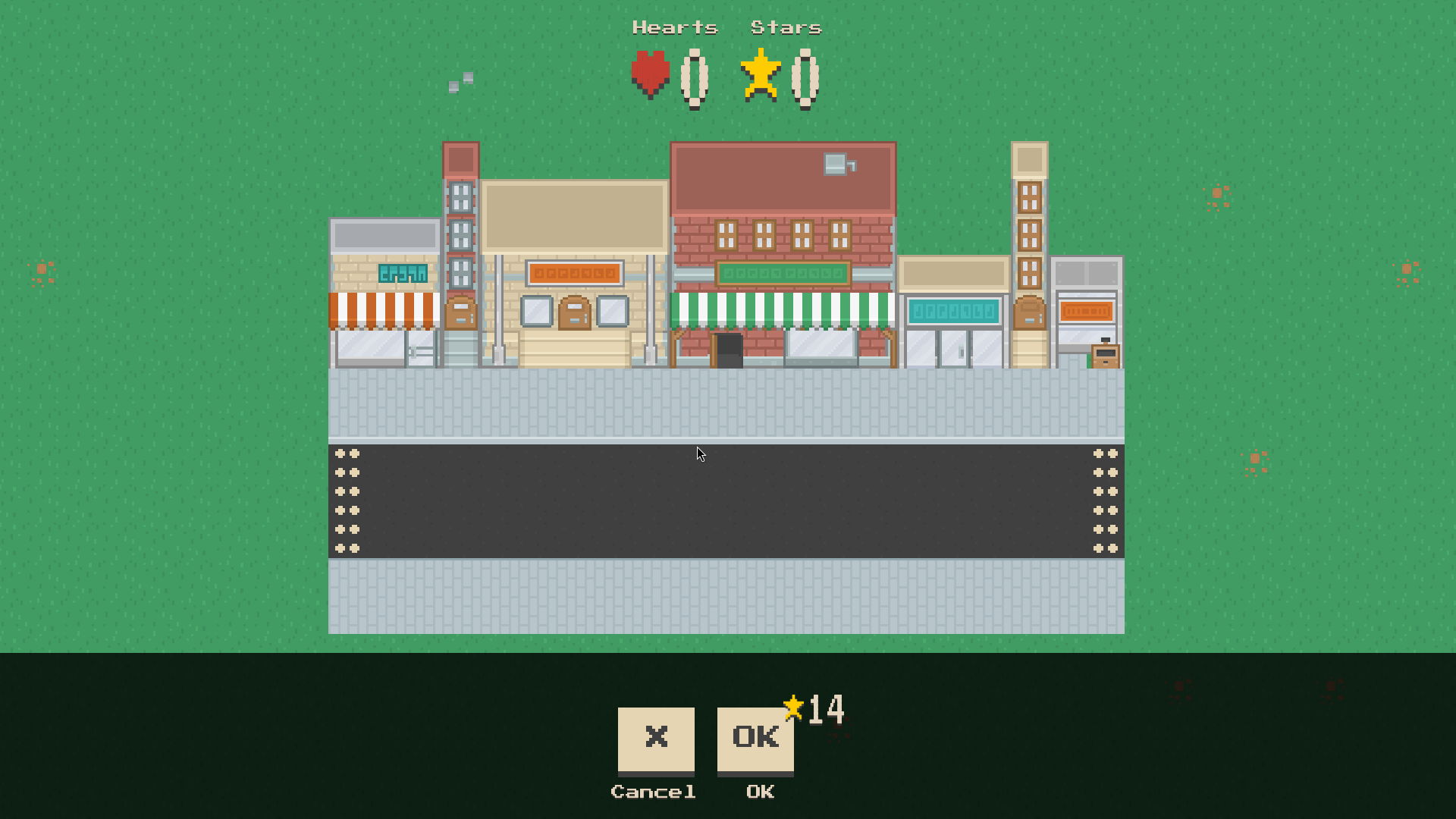1456x819 pixels.
Task: Click the X Cancel button
Action: pyautogui.click(x=654, y=739)
